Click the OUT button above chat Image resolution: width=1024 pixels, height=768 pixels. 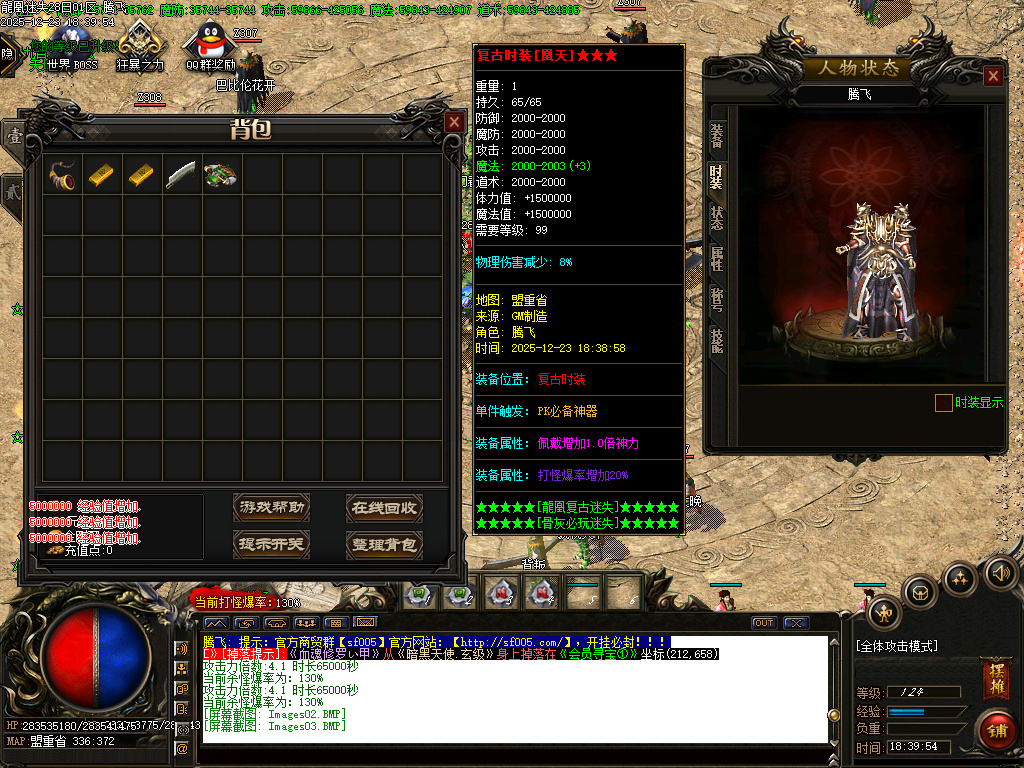[x=764, y=623]
